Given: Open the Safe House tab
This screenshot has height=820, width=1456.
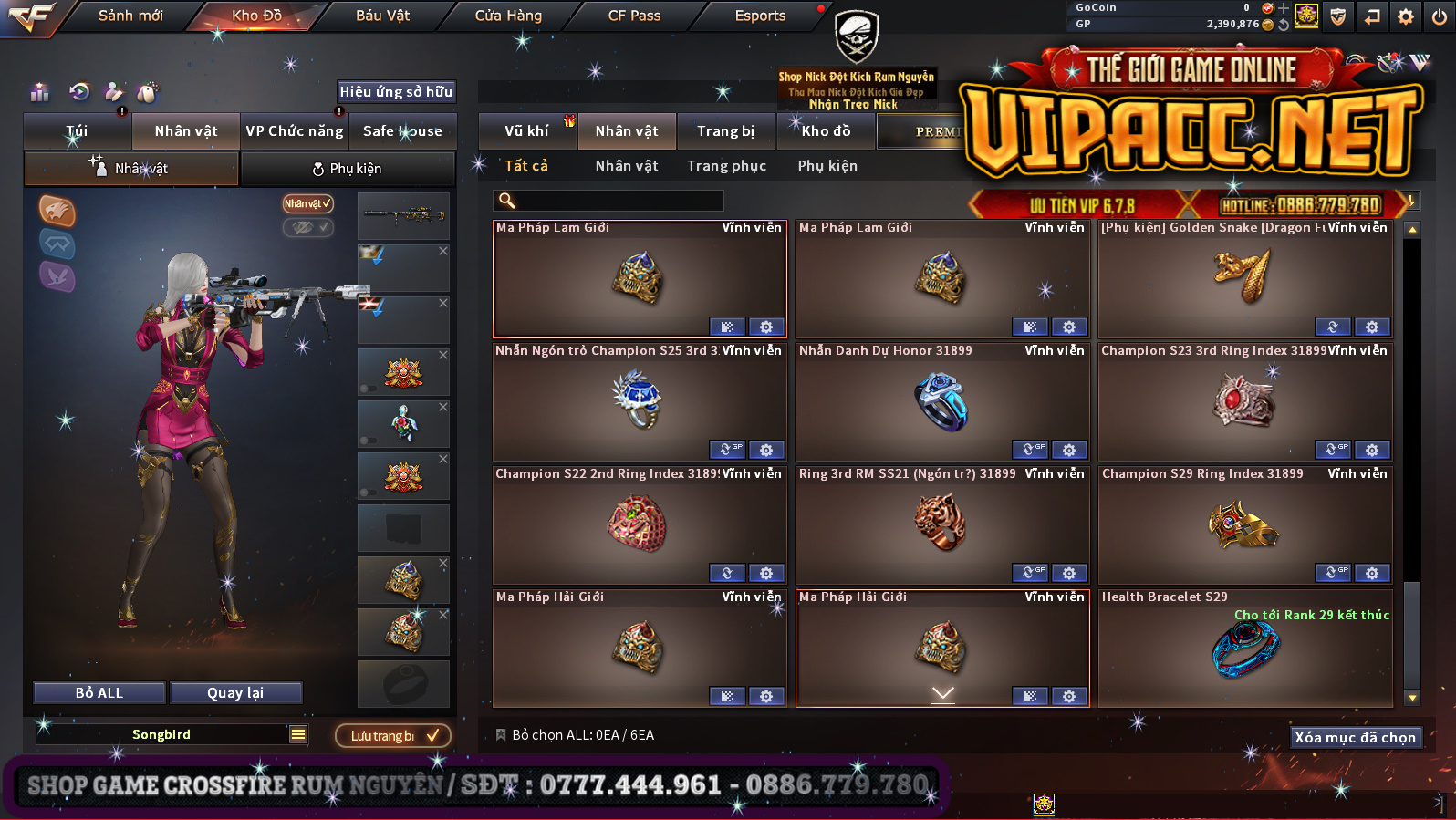Looking at the screenshot, I should 402,131.
